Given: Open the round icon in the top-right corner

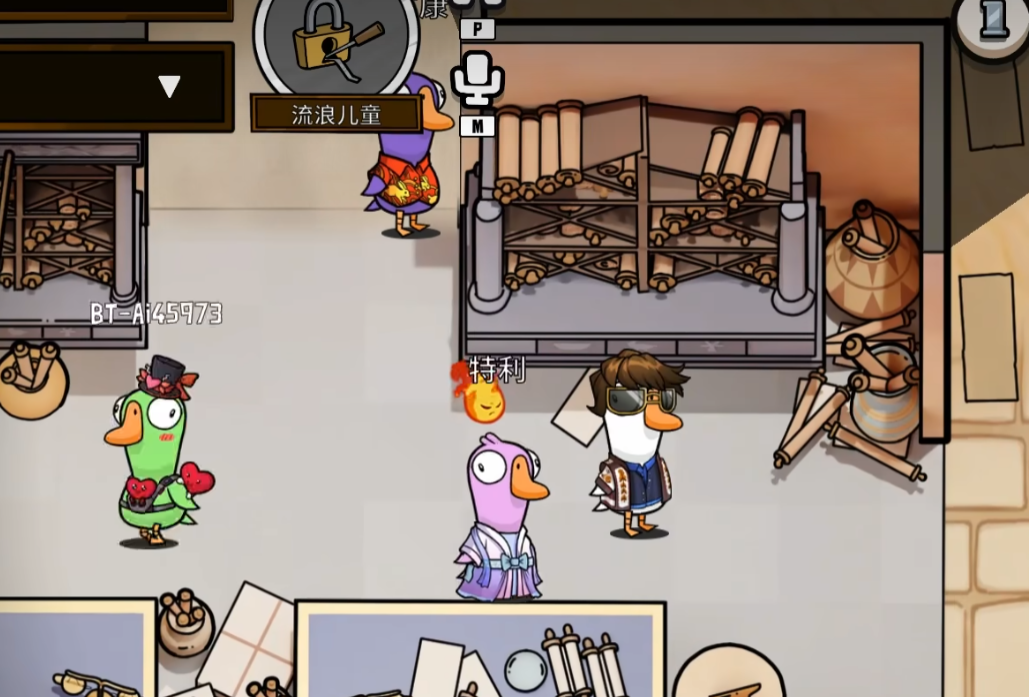Looking at the screenshot, I should (992, 20).
